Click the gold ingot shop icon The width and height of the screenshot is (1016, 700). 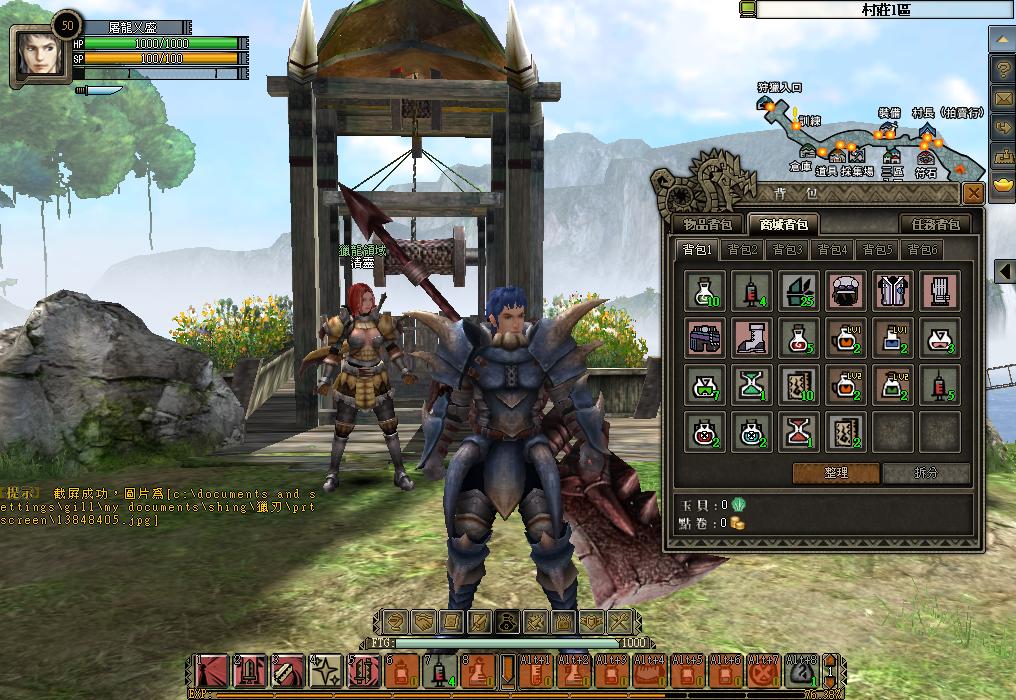coord(1001,186)
